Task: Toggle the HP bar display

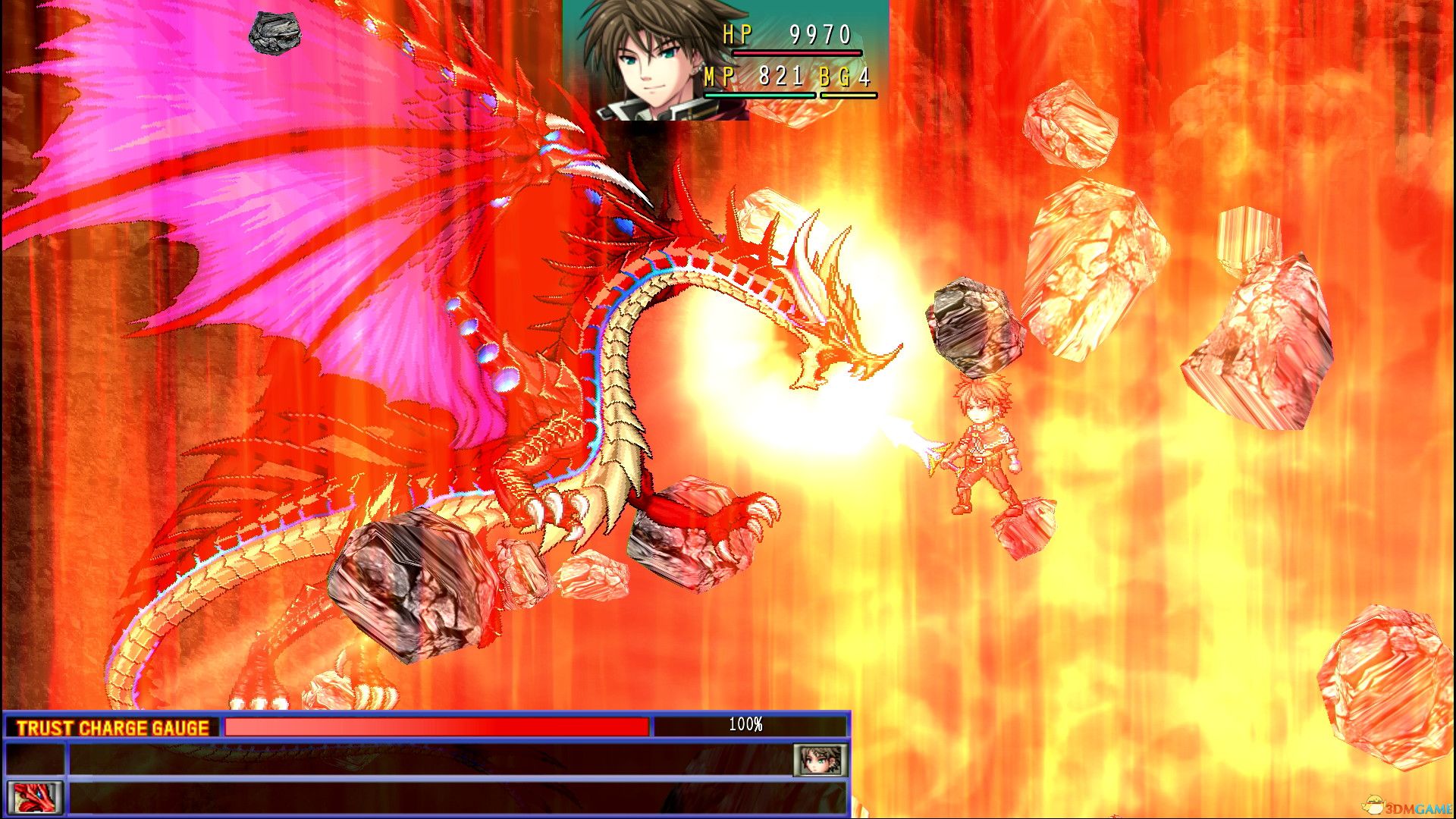Action: [796, 53]
